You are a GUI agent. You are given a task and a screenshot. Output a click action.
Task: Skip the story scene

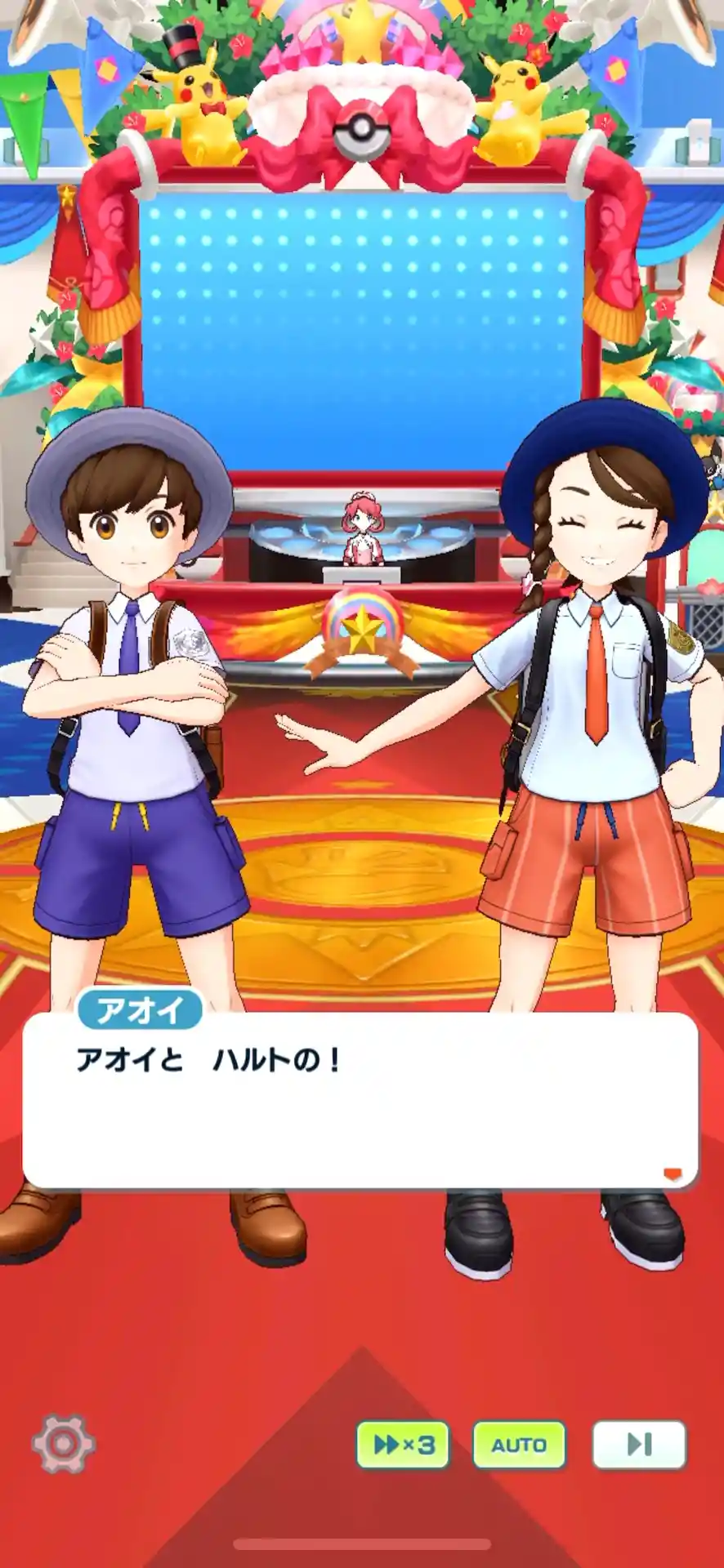coord(638,1445)
